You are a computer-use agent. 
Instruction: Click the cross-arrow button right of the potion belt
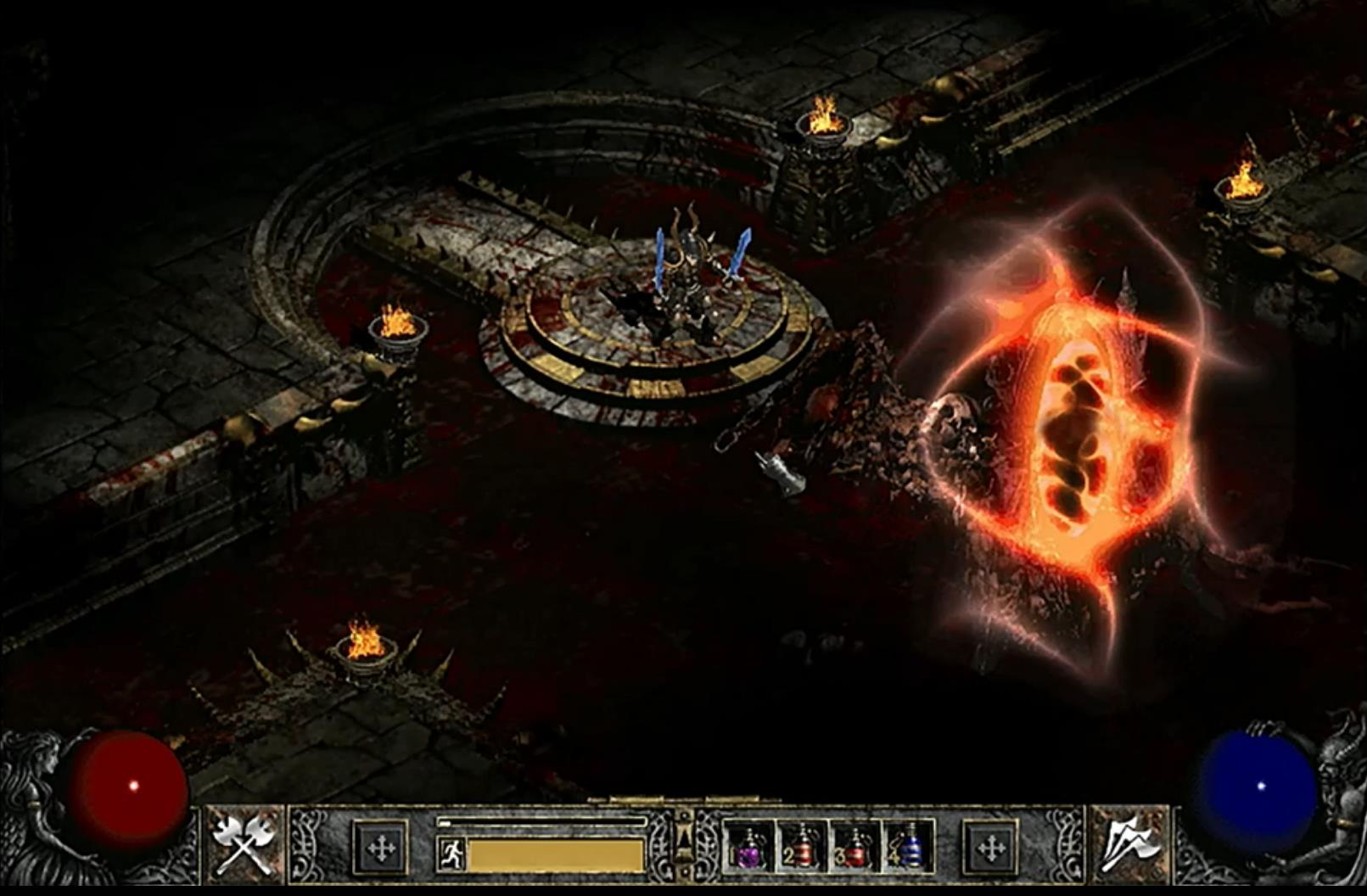click(x=990, y=847)
